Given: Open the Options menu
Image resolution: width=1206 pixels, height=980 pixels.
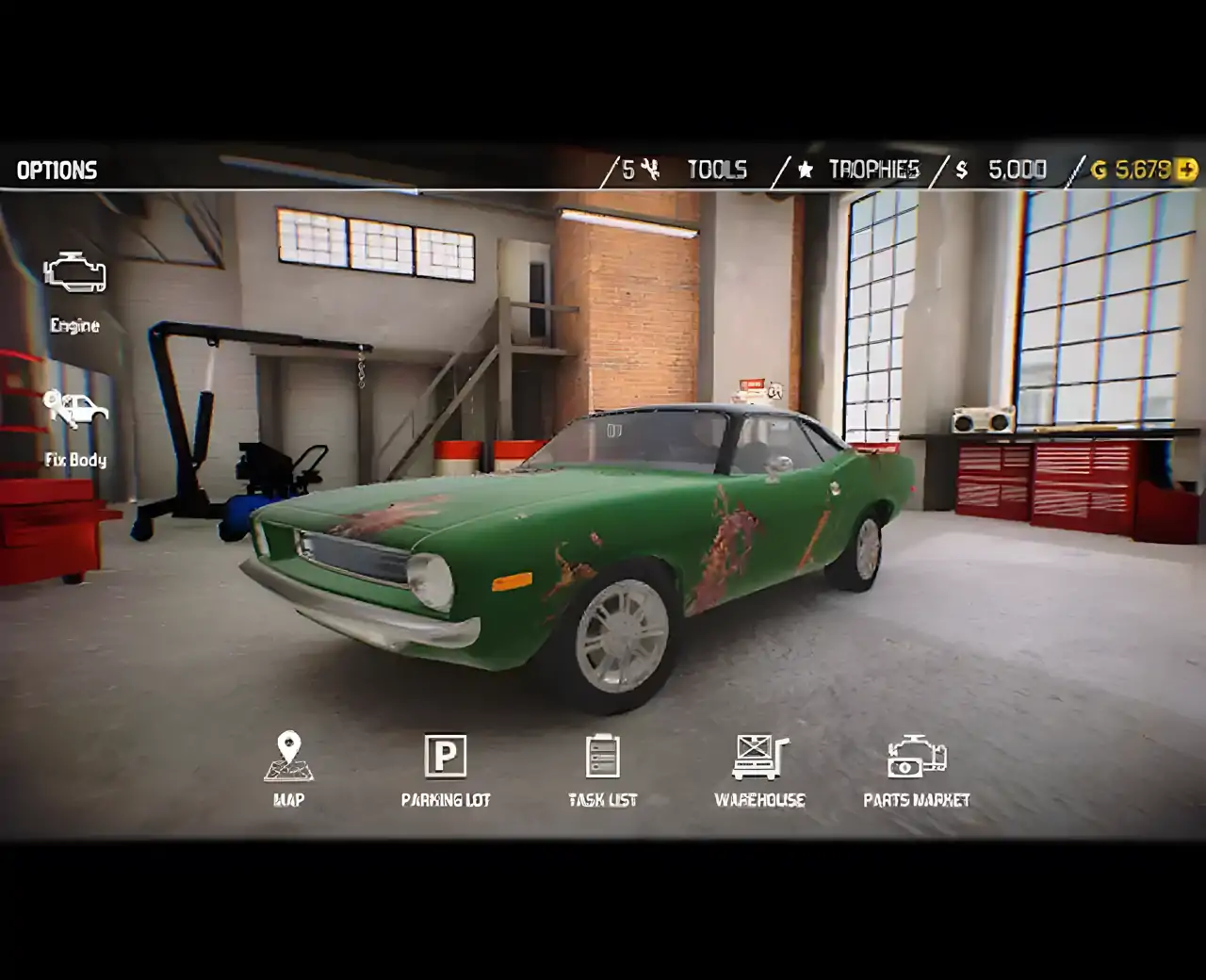Looking at the screenshot, I should point(57,171).
